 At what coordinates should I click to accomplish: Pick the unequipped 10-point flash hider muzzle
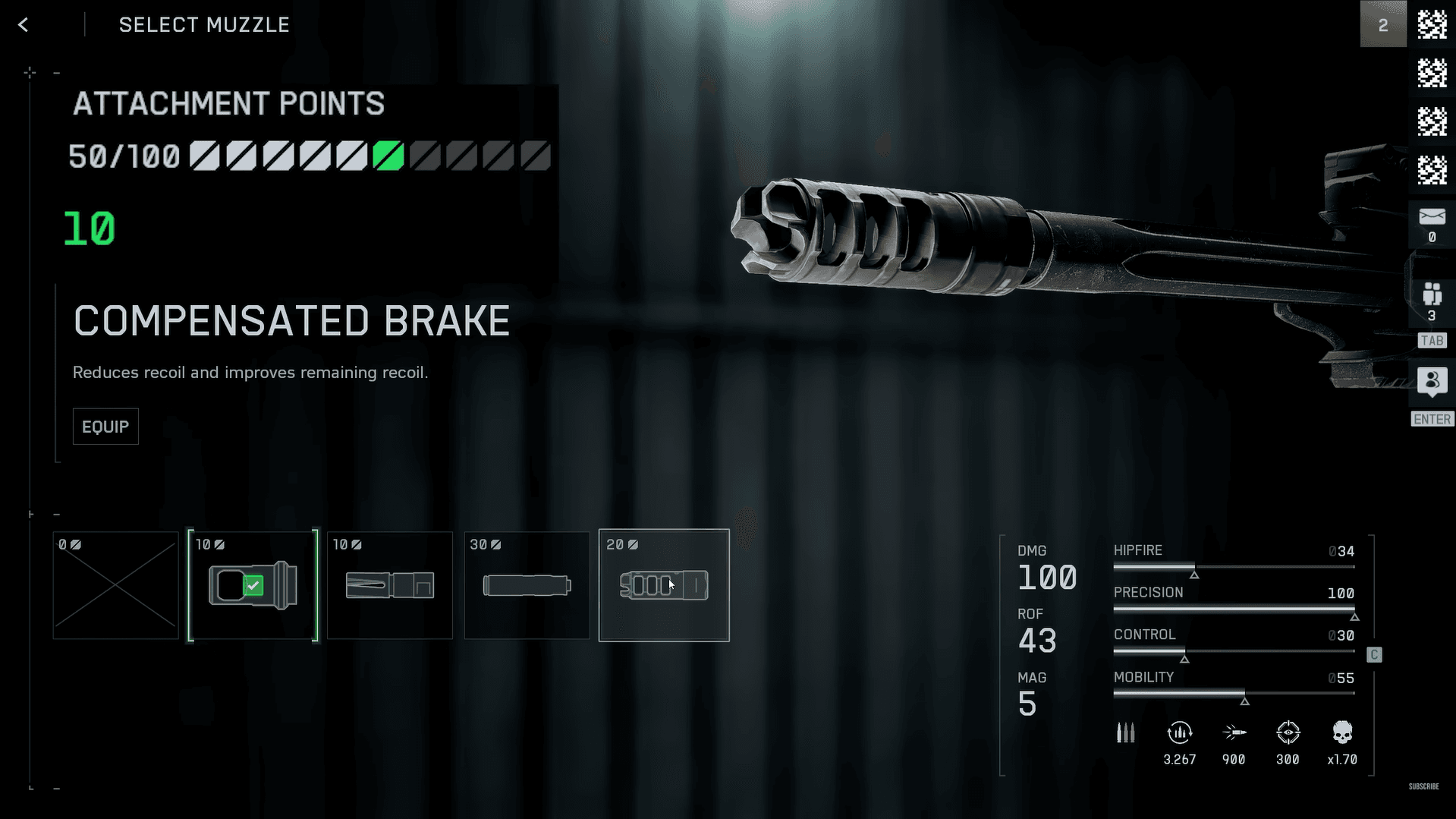pyautogui.click(x=390, y=585)
